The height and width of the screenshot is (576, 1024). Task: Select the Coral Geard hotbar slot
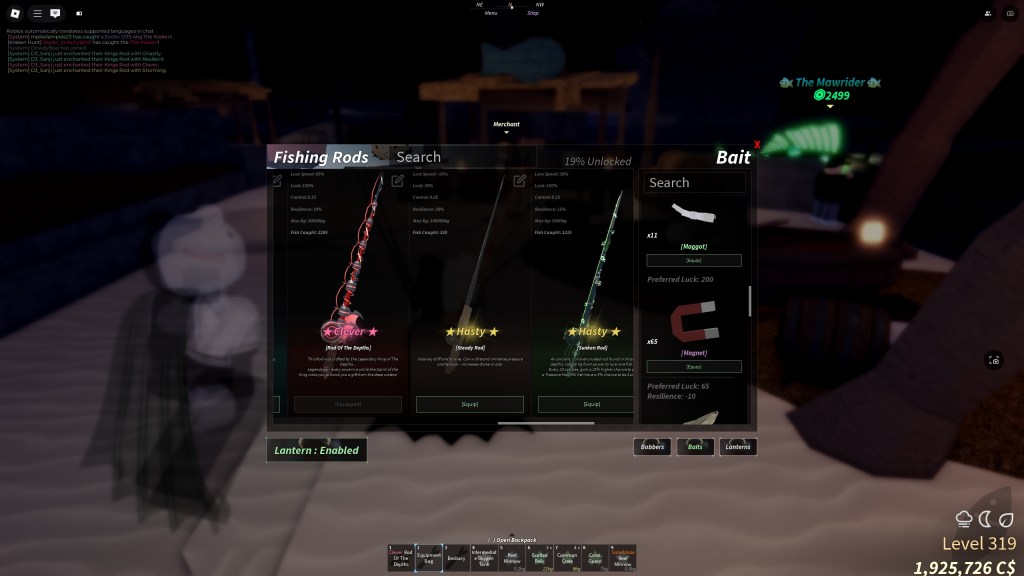595,558
